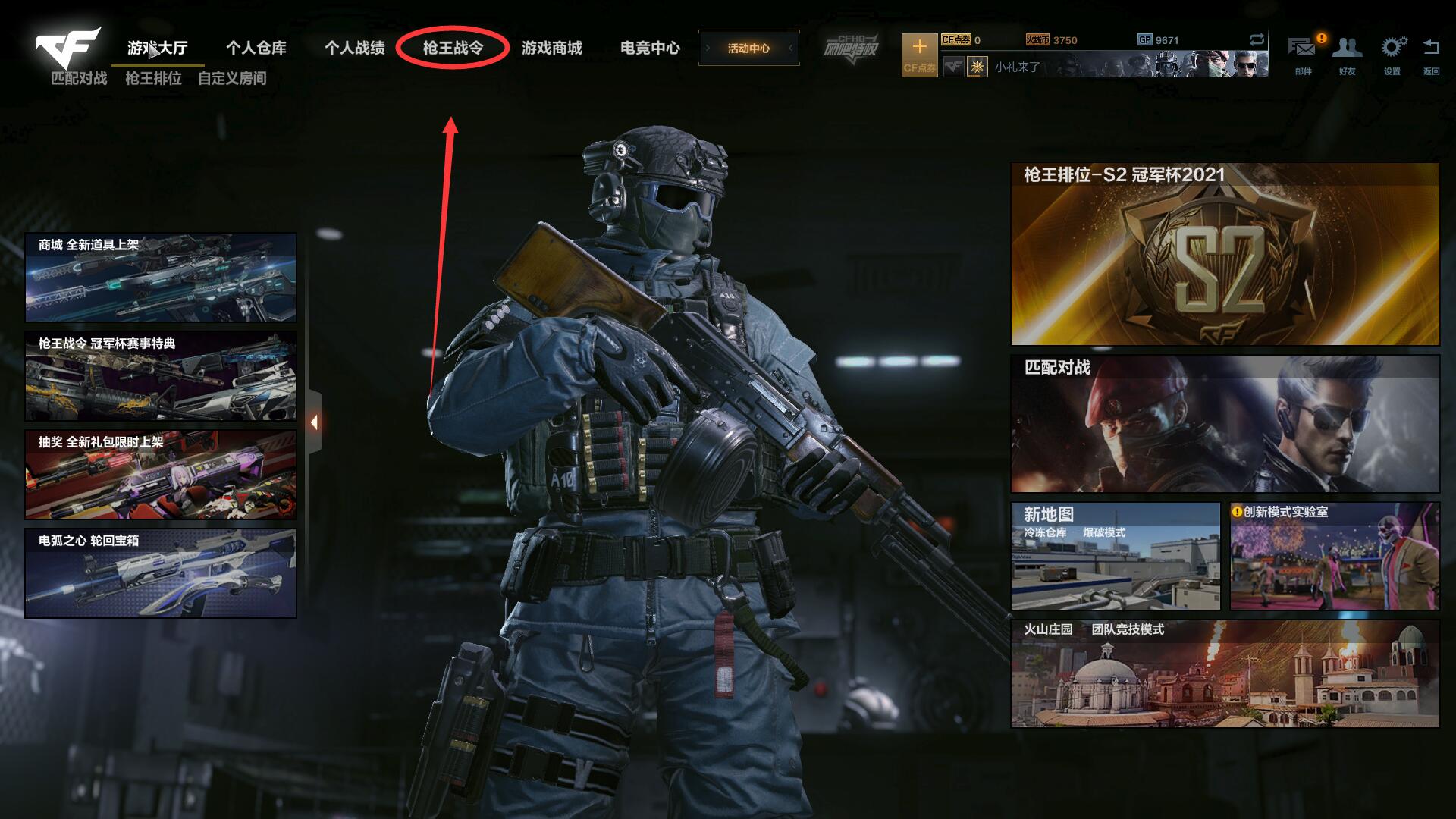Screen dimensions: 1456x819
Task: Open the 个人仓库 menu
Action: point(256,48)
